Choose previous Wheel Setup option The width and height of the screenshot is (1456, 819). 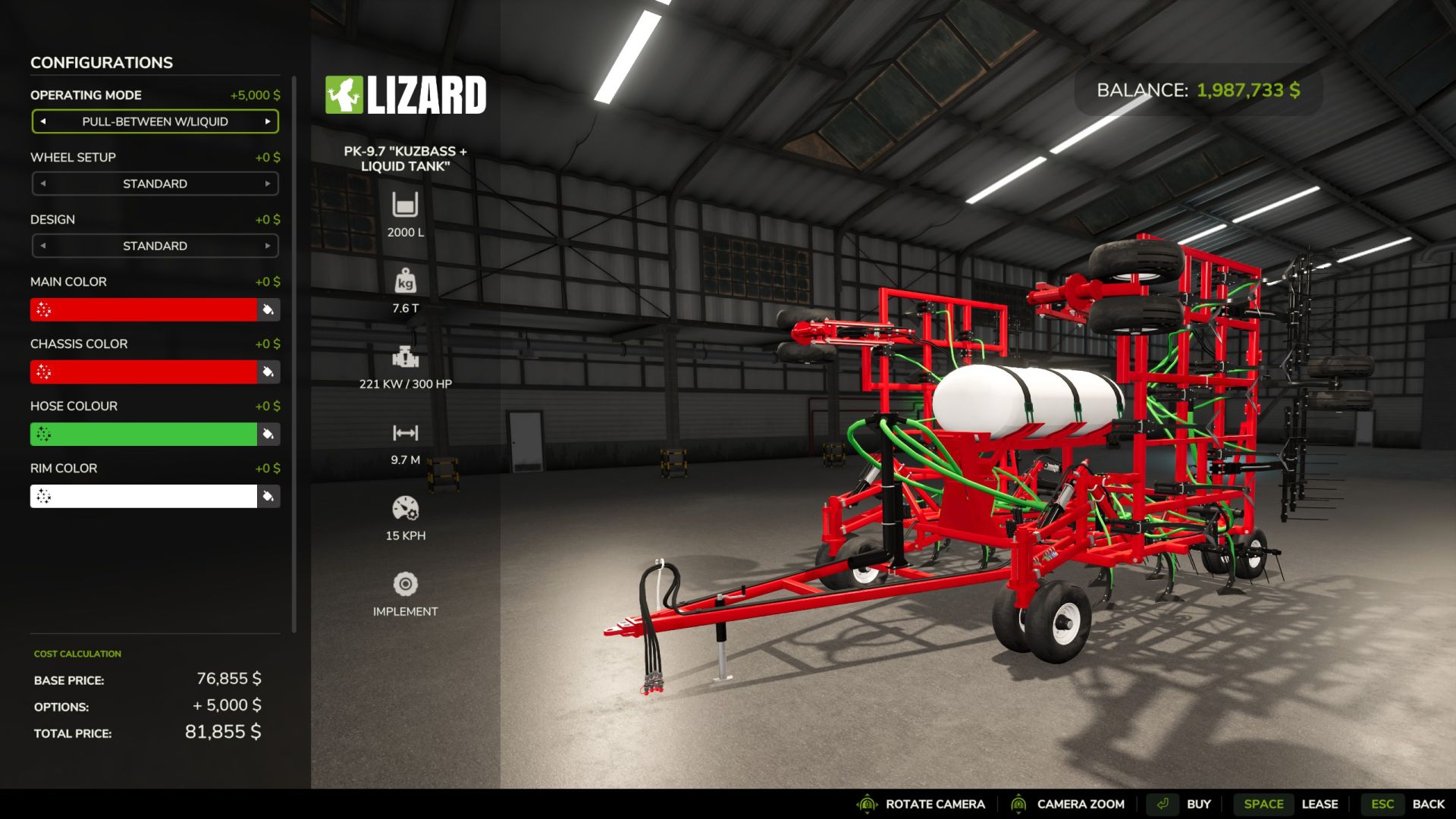[43, 184]
